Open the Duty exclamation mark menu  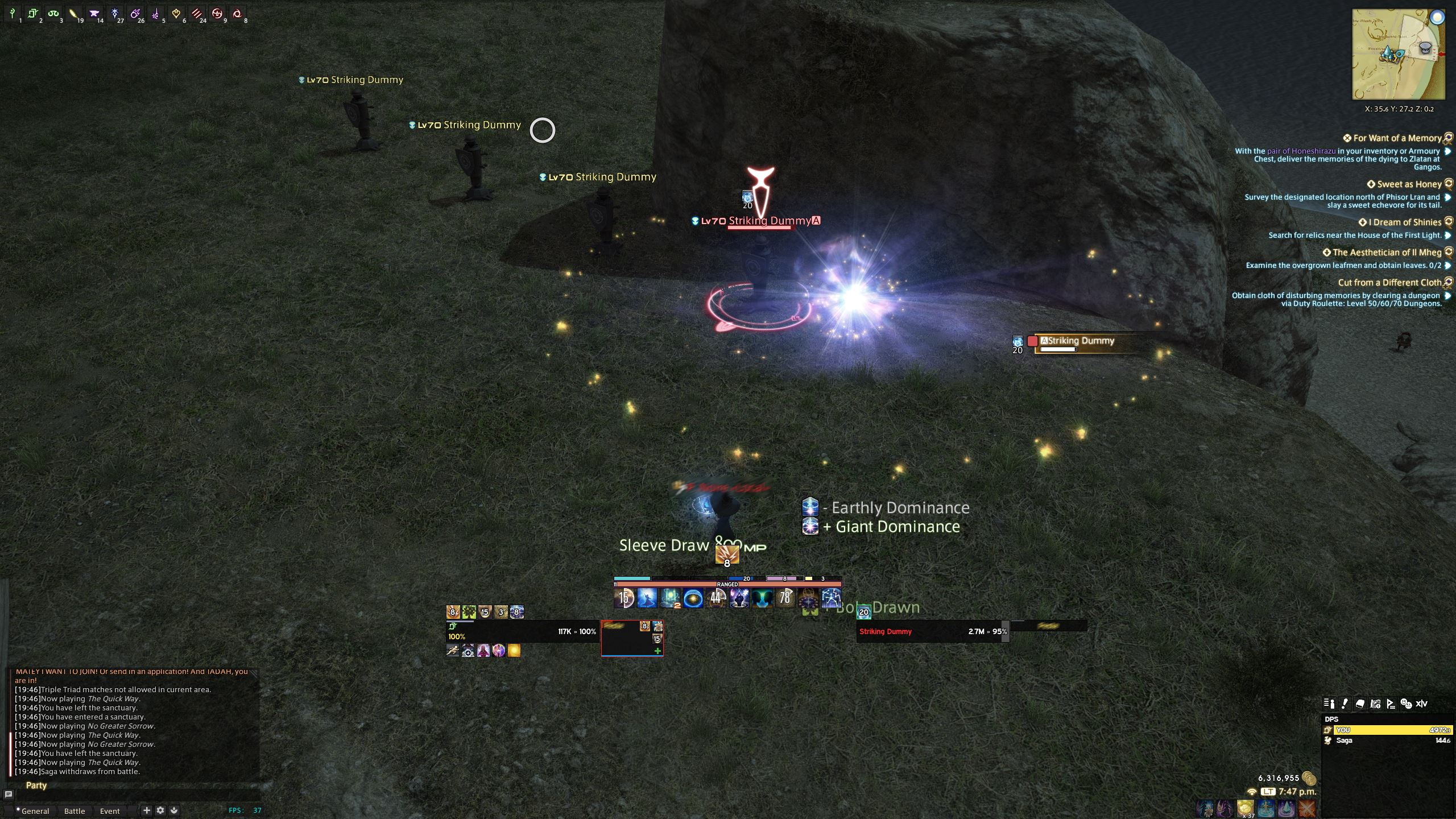tap(1345, 704)
